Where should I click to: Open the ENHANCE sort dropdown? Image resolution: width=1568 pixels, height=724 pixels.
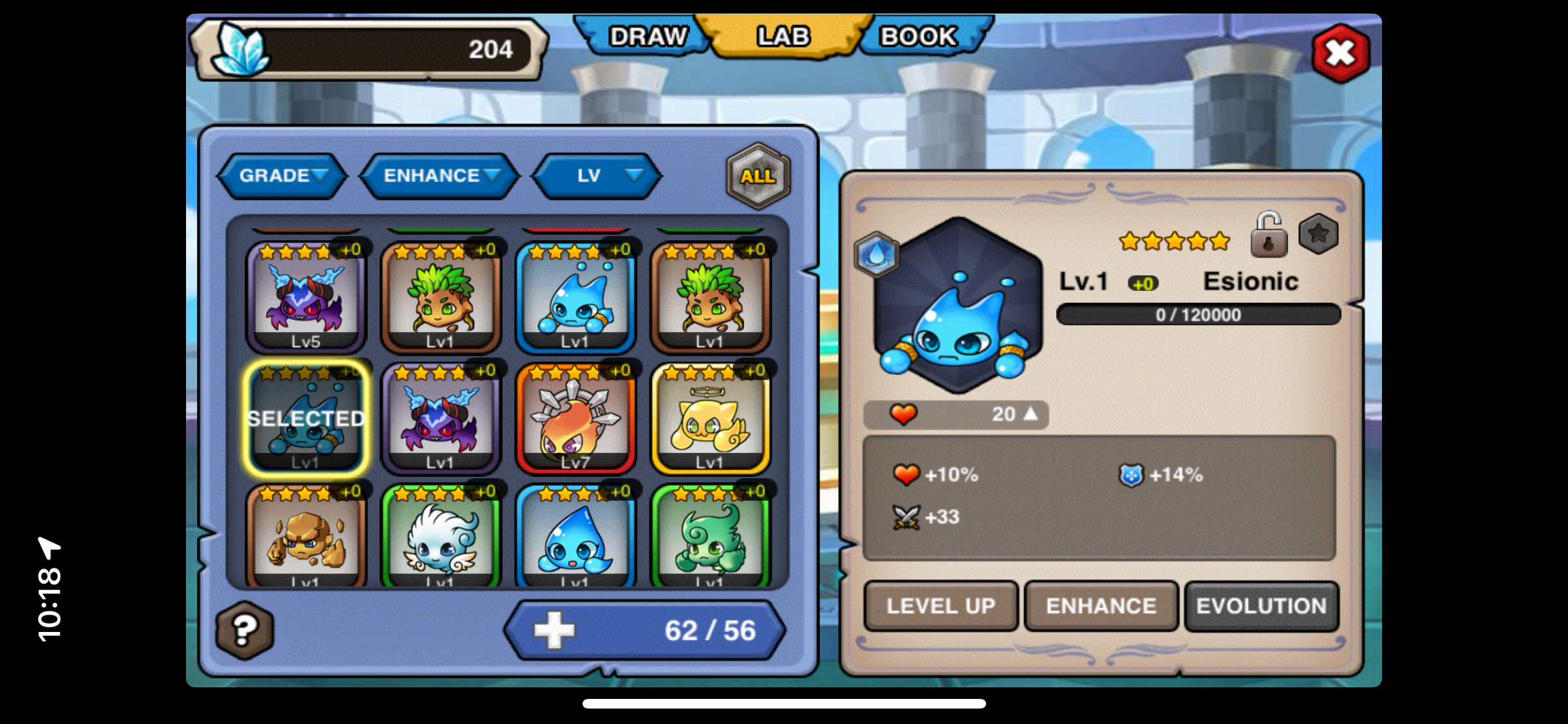click(x=441, y=176)
